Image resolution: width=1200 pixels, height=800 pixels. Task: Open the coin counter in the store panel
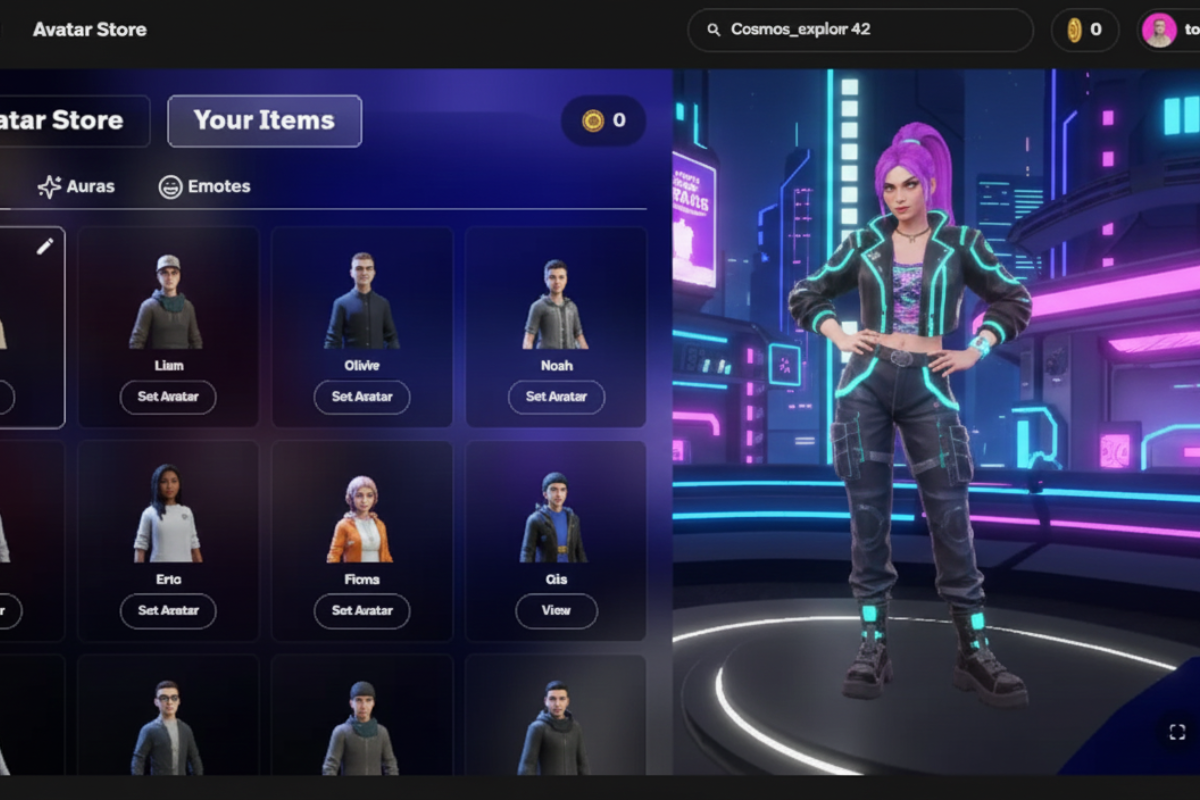[x=604, y=121]
